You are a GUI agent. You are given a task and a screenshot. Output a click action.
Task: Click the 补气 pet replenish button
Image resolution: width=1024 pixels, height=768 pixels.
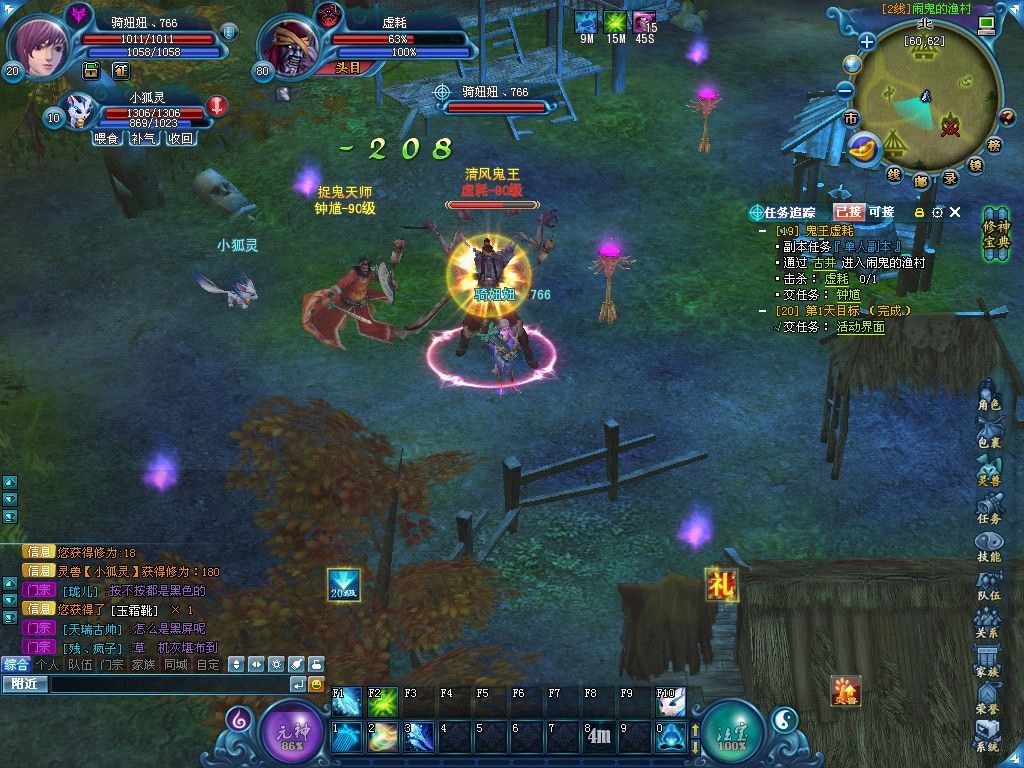[x=143, y=139]
